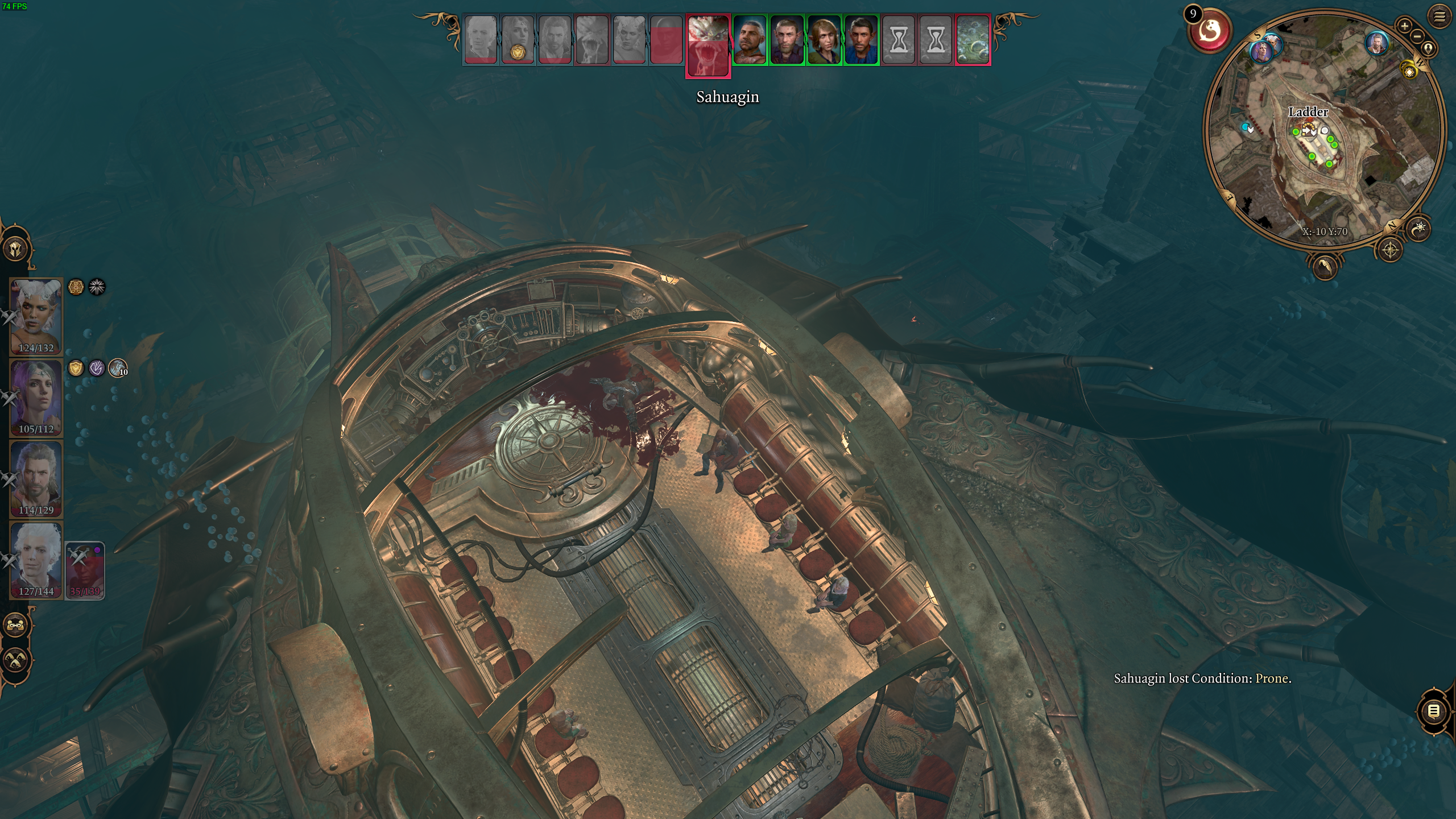This screenshot has width=1456, height=819.
Task: Click the compass rose button below minimap
Action: pos(1391,250)
